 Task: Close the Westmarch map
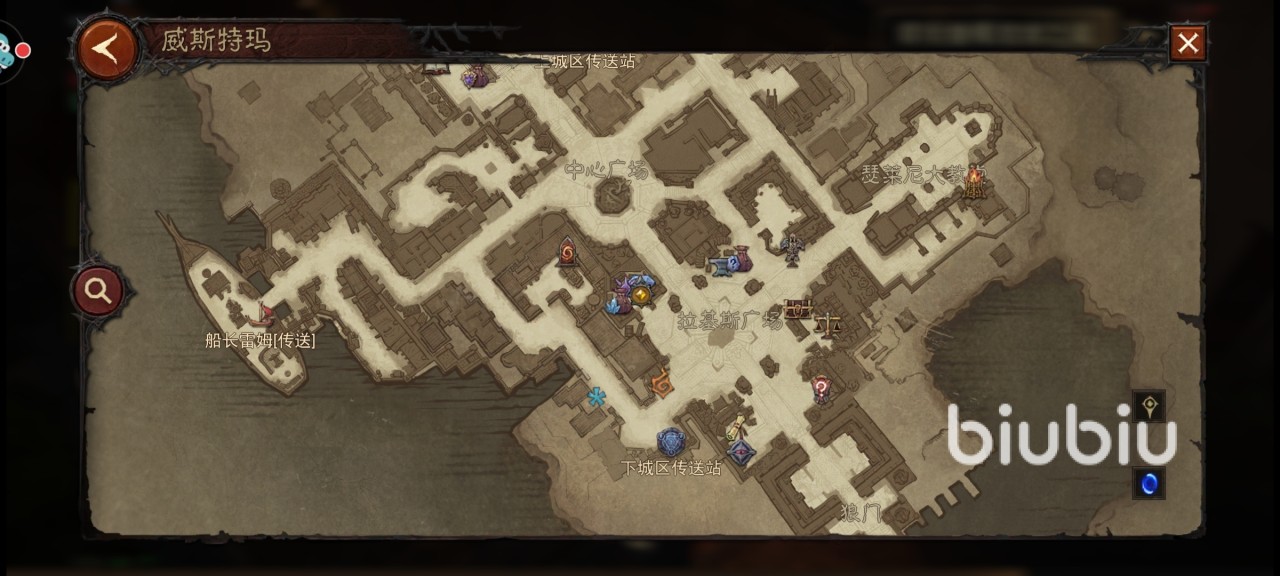coord(1188,43)
